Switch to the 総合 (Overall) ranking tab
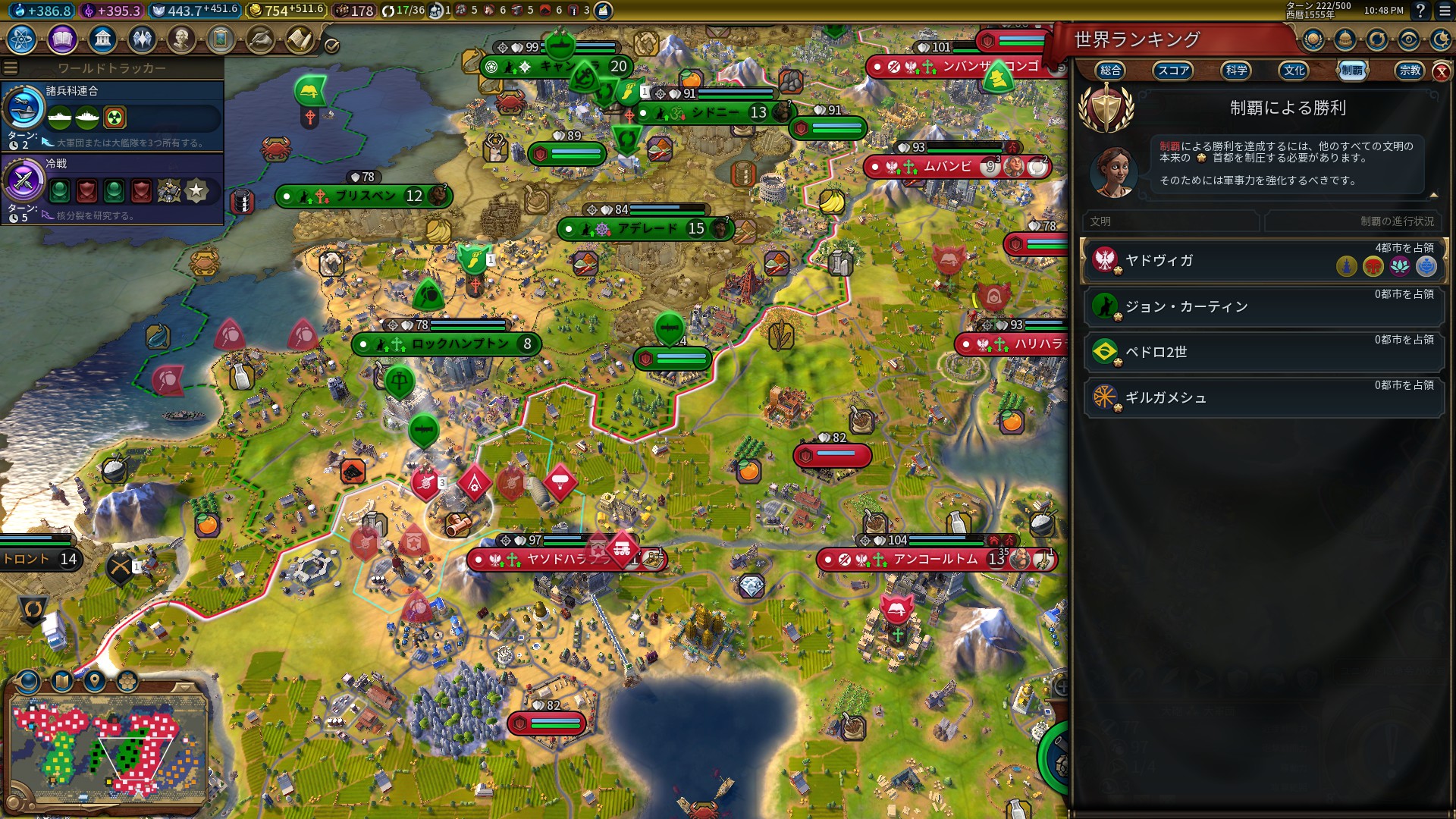Screen dimensions: 1456x819 [1110, 71]
